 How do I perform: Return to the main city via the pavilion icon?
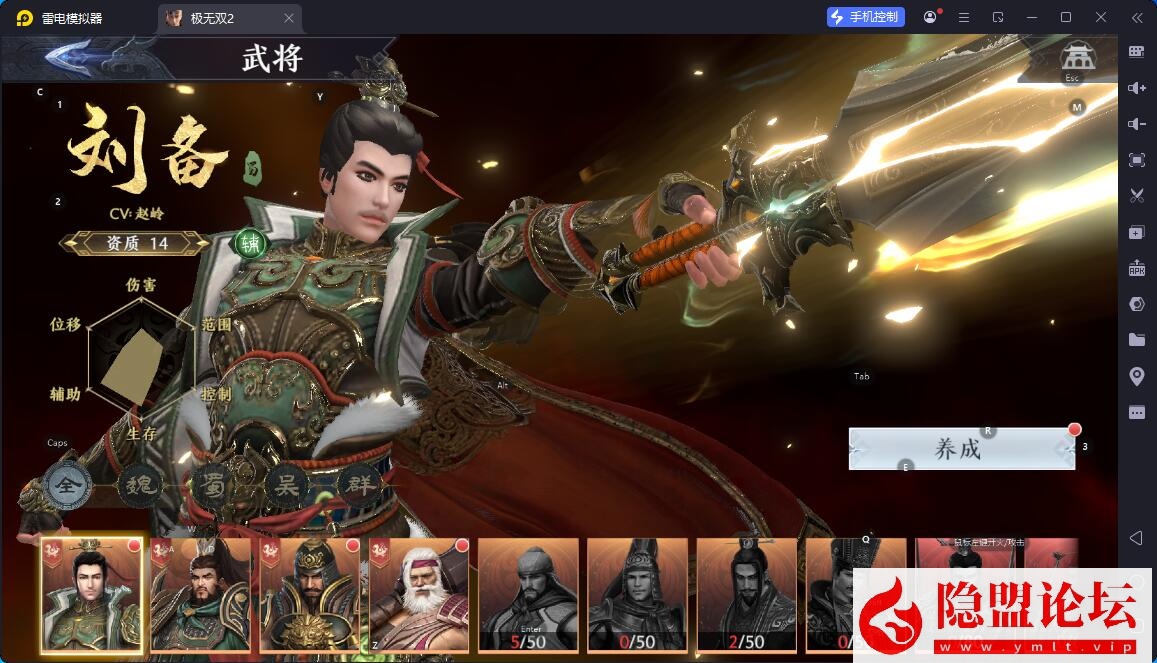pyautogui.click(x=1077, y=57)
